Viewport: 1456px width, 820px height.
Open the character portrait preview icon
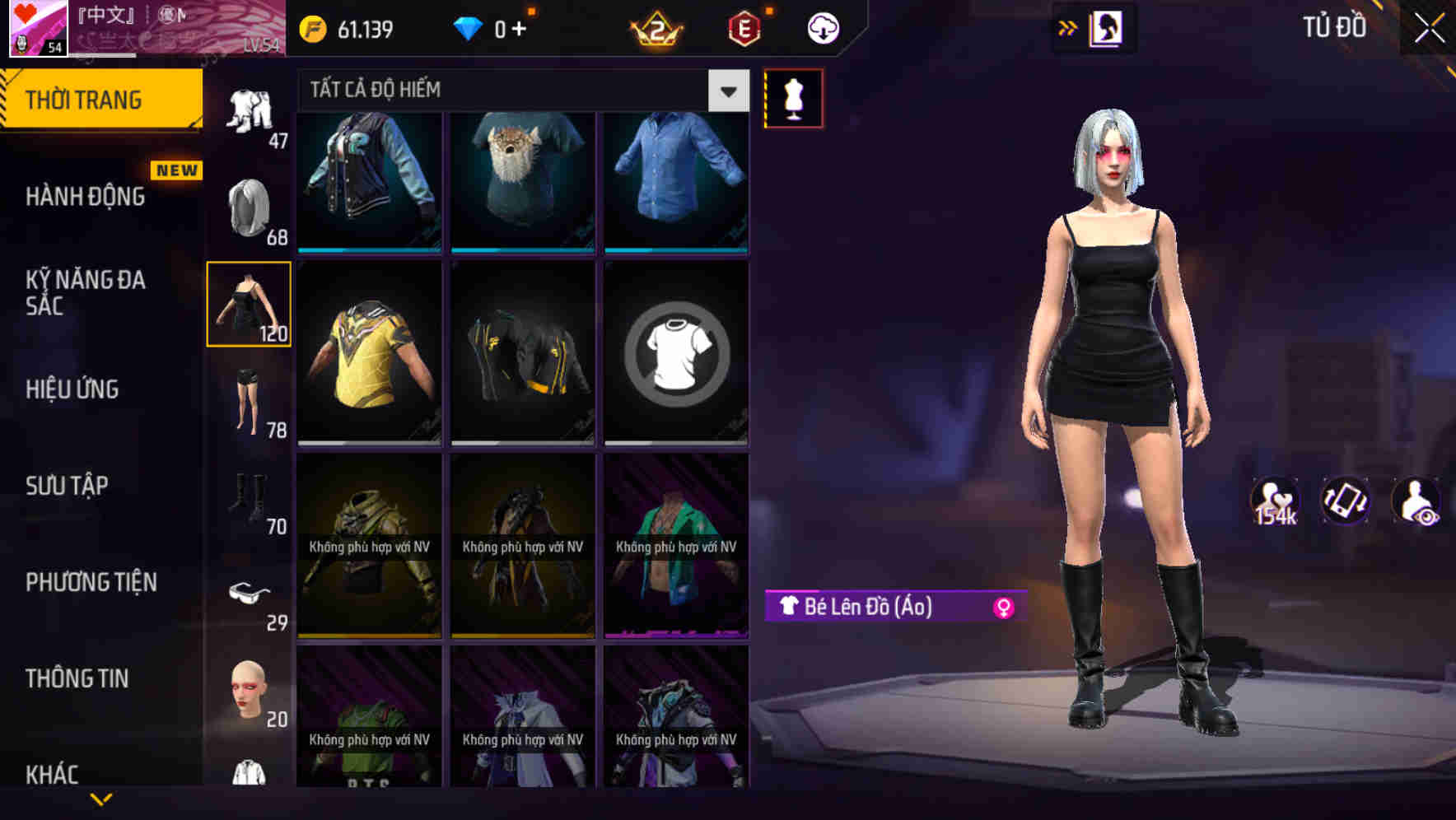point(1107,27)
